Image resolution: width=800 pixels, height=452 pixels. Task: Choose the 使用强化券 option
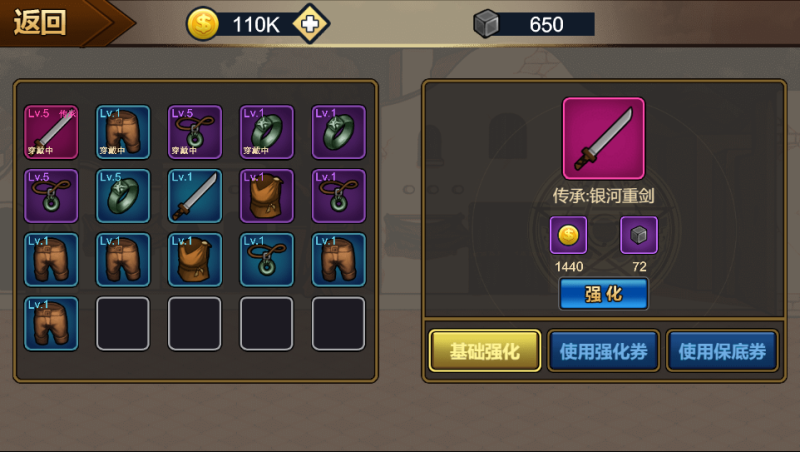click(603, 351)
